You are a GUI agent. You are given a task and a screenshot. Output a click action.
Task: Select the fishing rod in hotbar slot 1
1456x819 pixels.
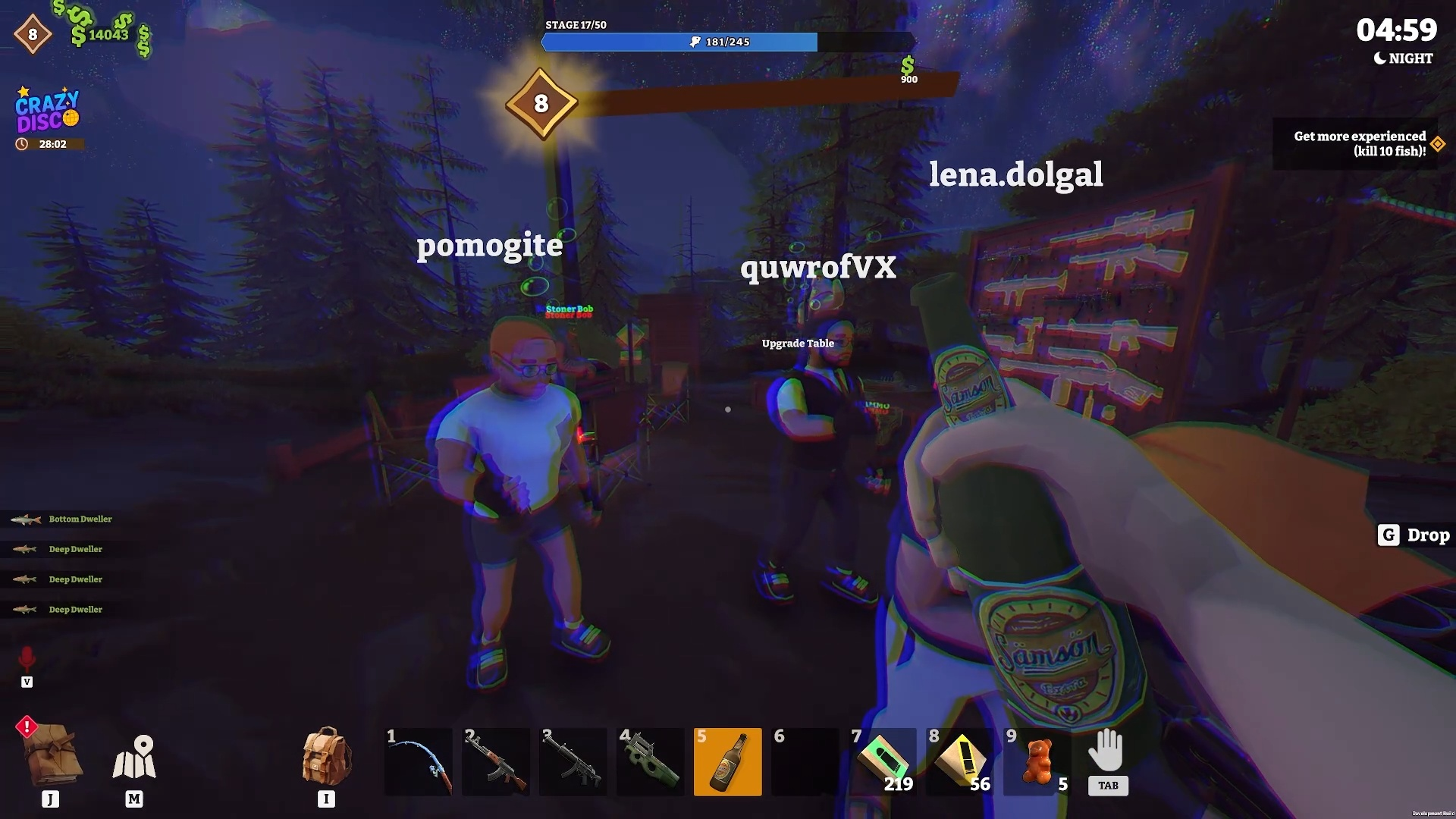click(419, 761)
